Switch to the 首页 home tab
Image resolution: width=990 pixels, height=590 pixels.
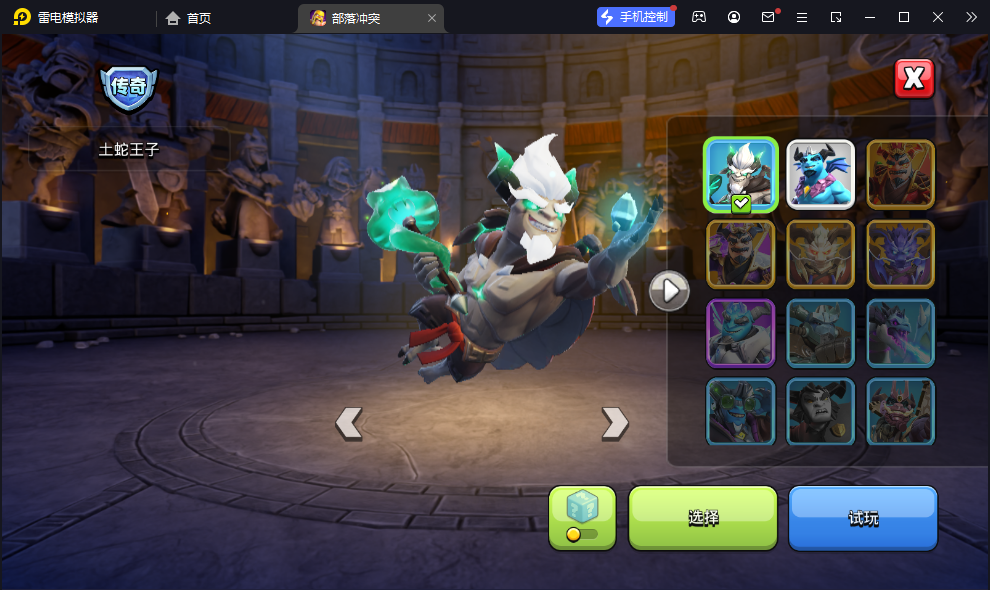point(189,18)
